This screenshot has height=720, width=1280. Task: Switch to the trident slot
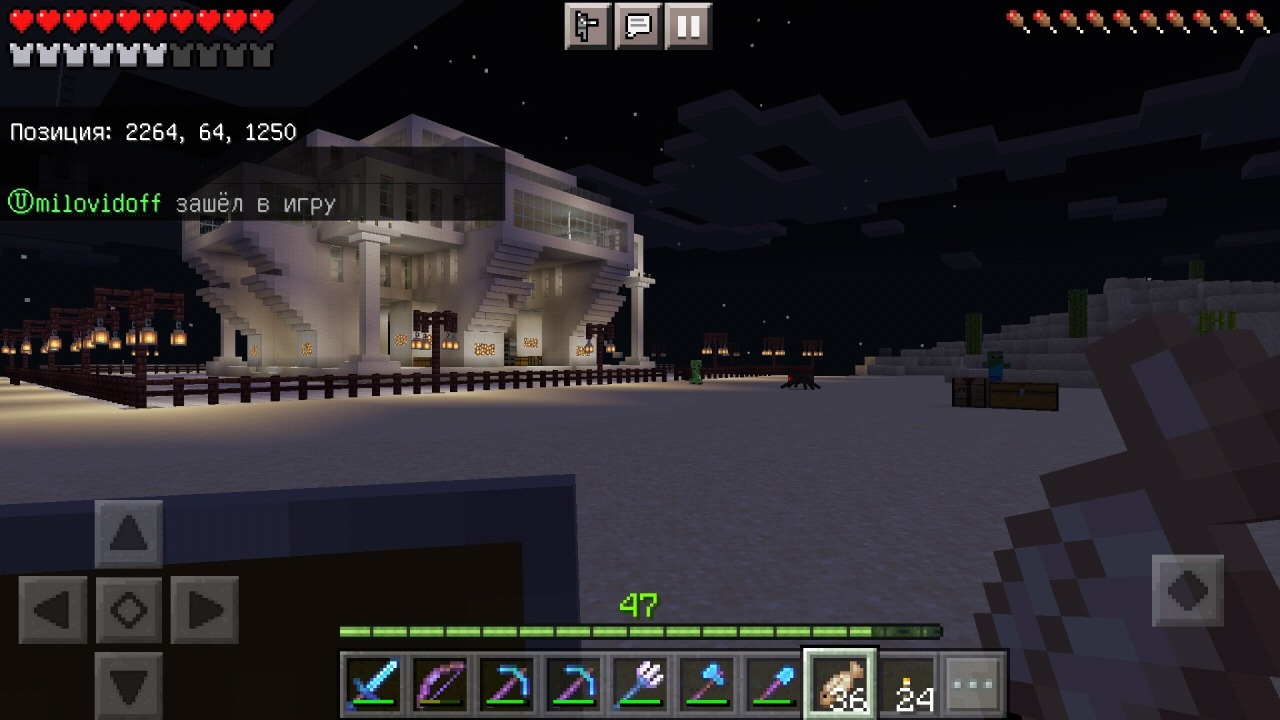[640, 685]
